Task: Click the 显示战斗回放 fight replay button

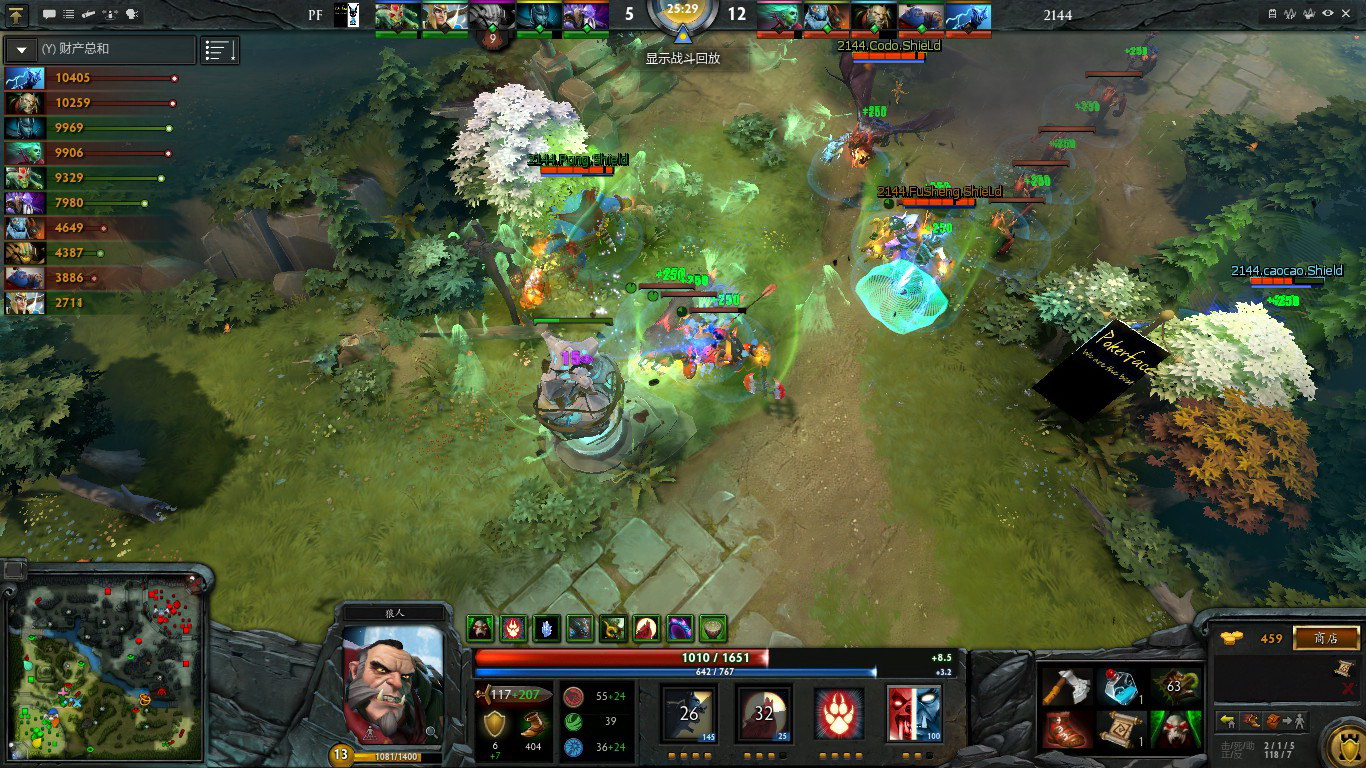Action: 682,58
